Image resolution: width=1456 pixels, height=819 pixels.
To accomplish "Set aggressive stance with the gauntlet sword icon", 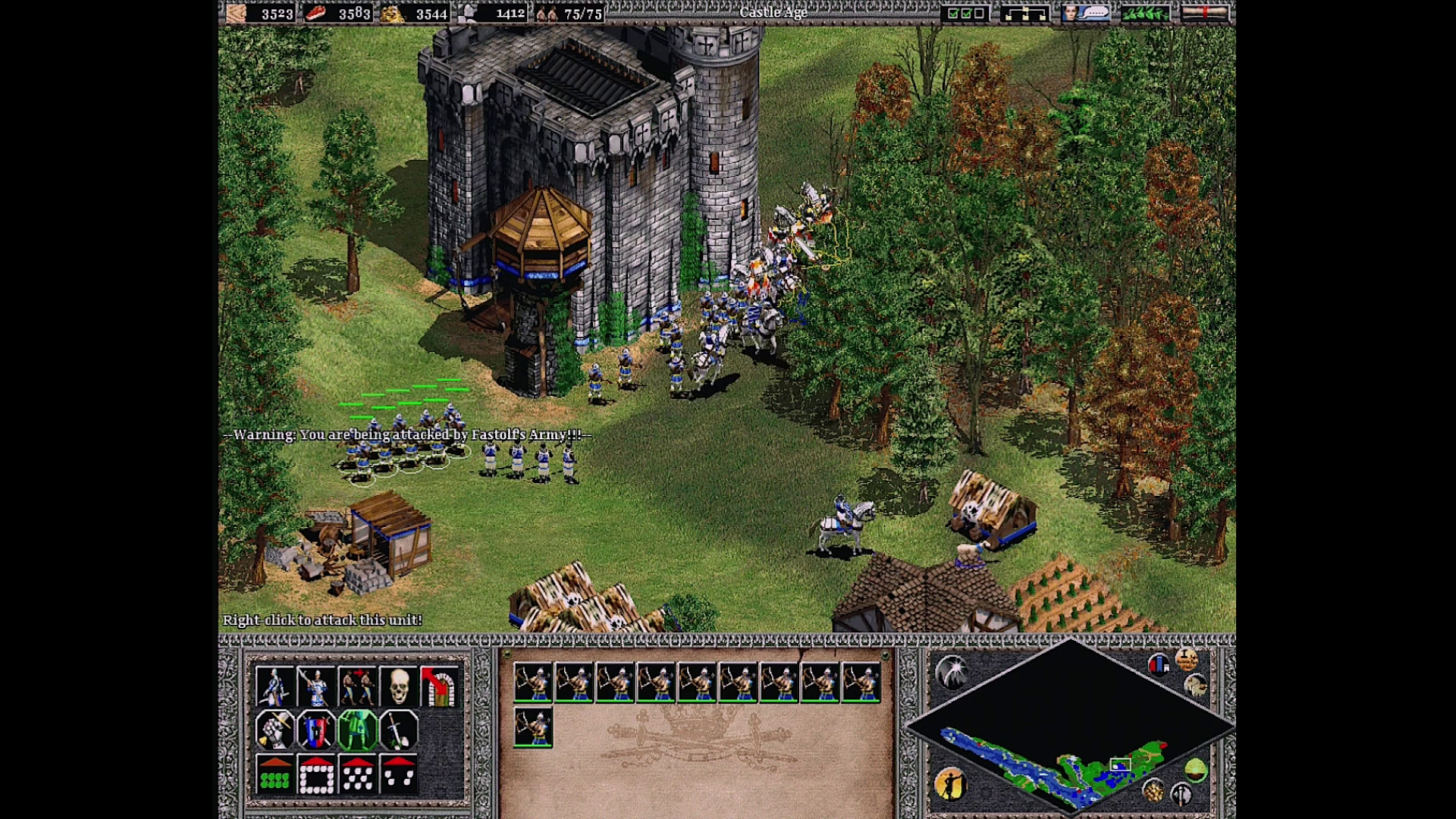I will (x=275, y=730).
